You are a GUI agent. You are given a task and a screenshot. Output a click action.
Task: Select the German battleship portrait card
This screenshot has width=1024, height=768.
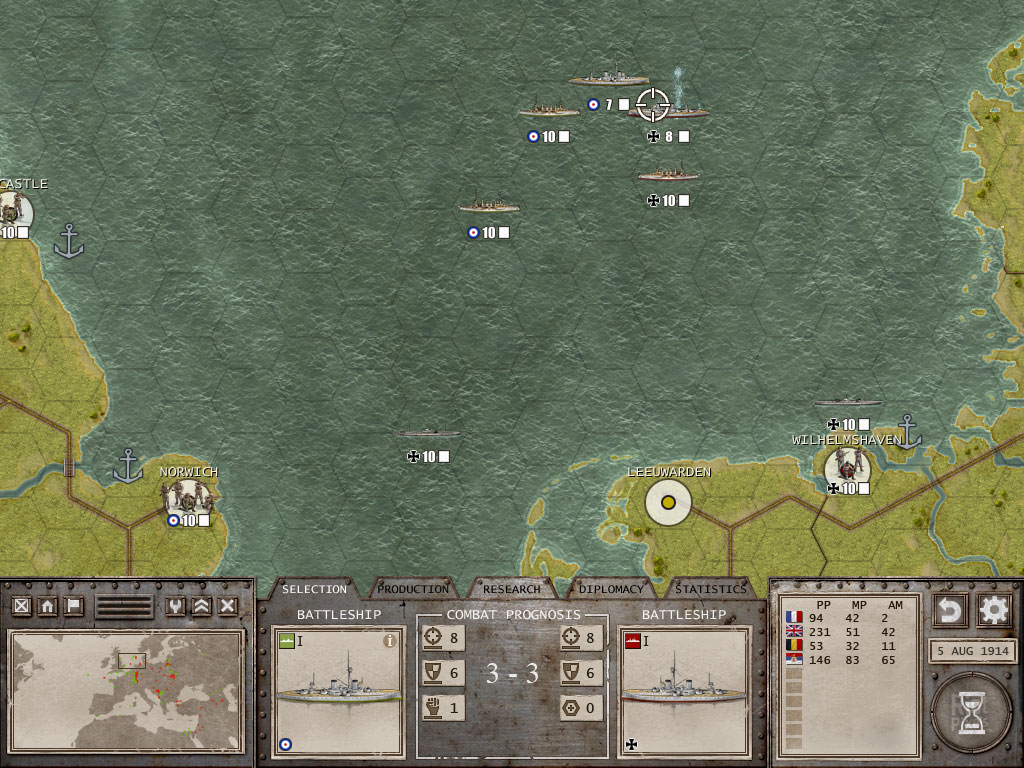684,692
